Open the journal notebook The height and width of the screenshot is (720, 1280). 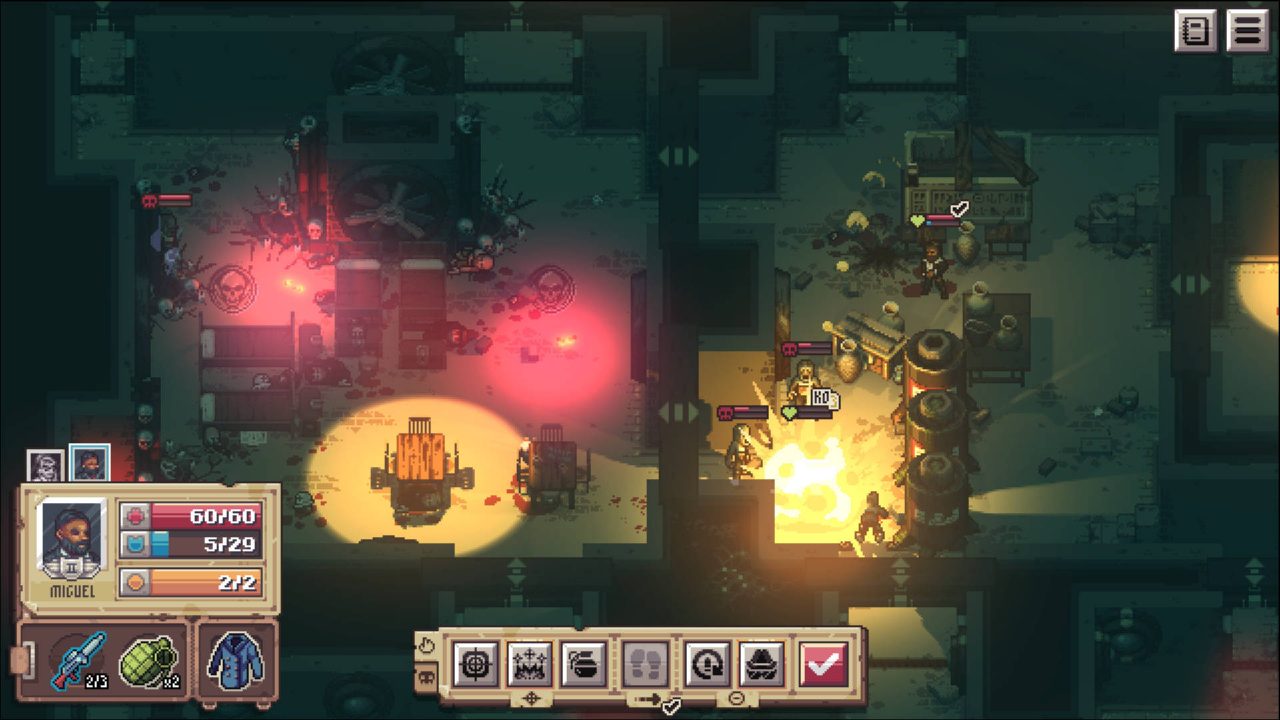click(1195, 31)
